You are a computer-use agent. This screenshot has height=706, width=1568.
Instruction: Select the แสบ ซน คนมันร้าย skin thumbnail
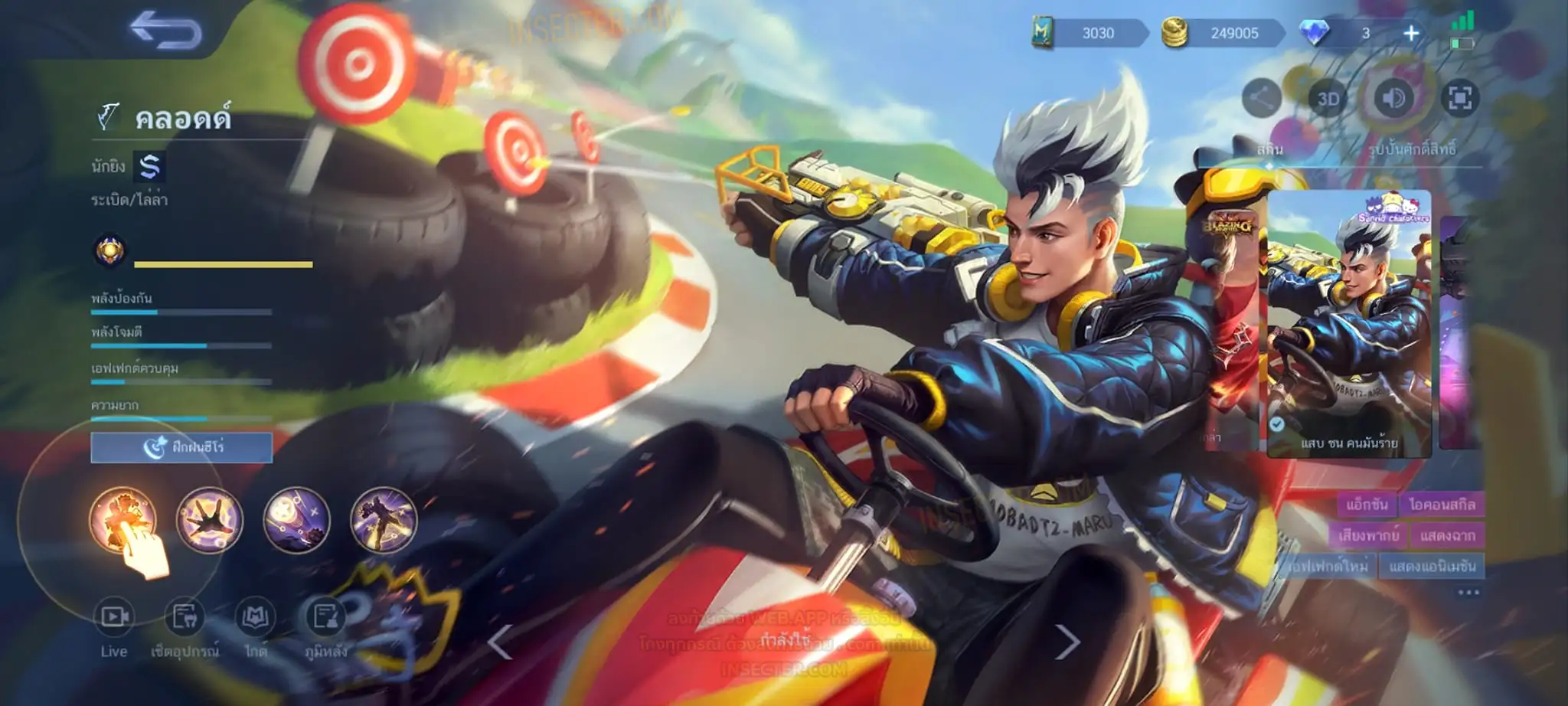[x=1349, y=324]
